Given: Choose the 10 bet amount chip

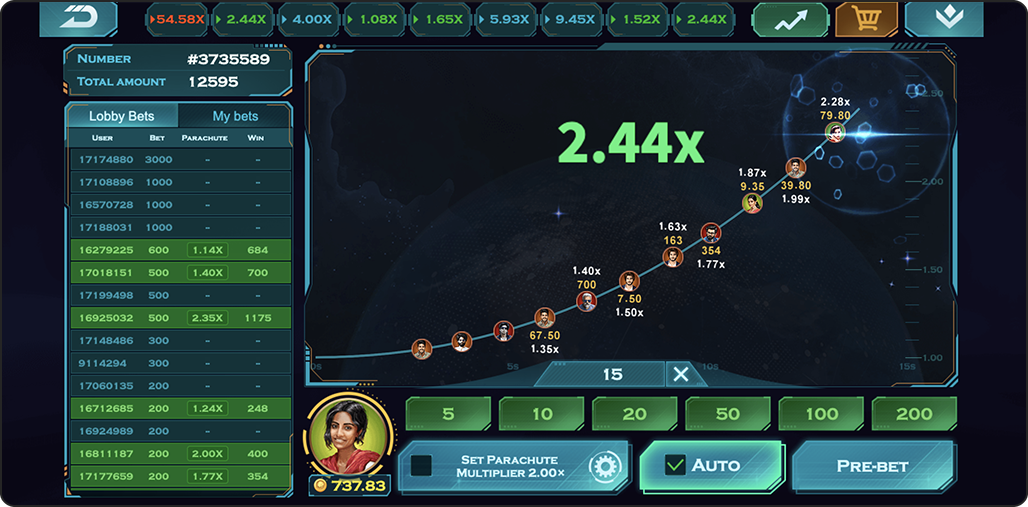Looking at the screenshot, I should coord(541,413).
